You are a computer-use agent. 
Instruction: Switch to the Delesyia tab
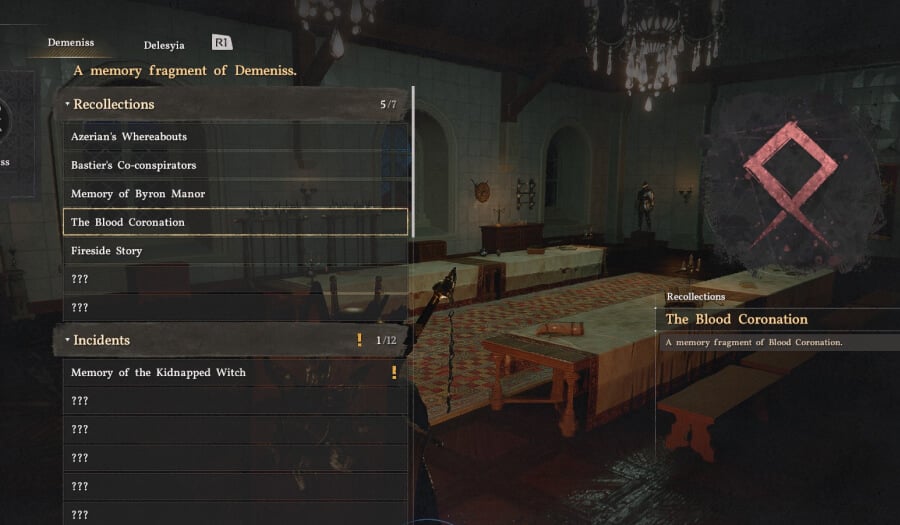click(164, 44)
